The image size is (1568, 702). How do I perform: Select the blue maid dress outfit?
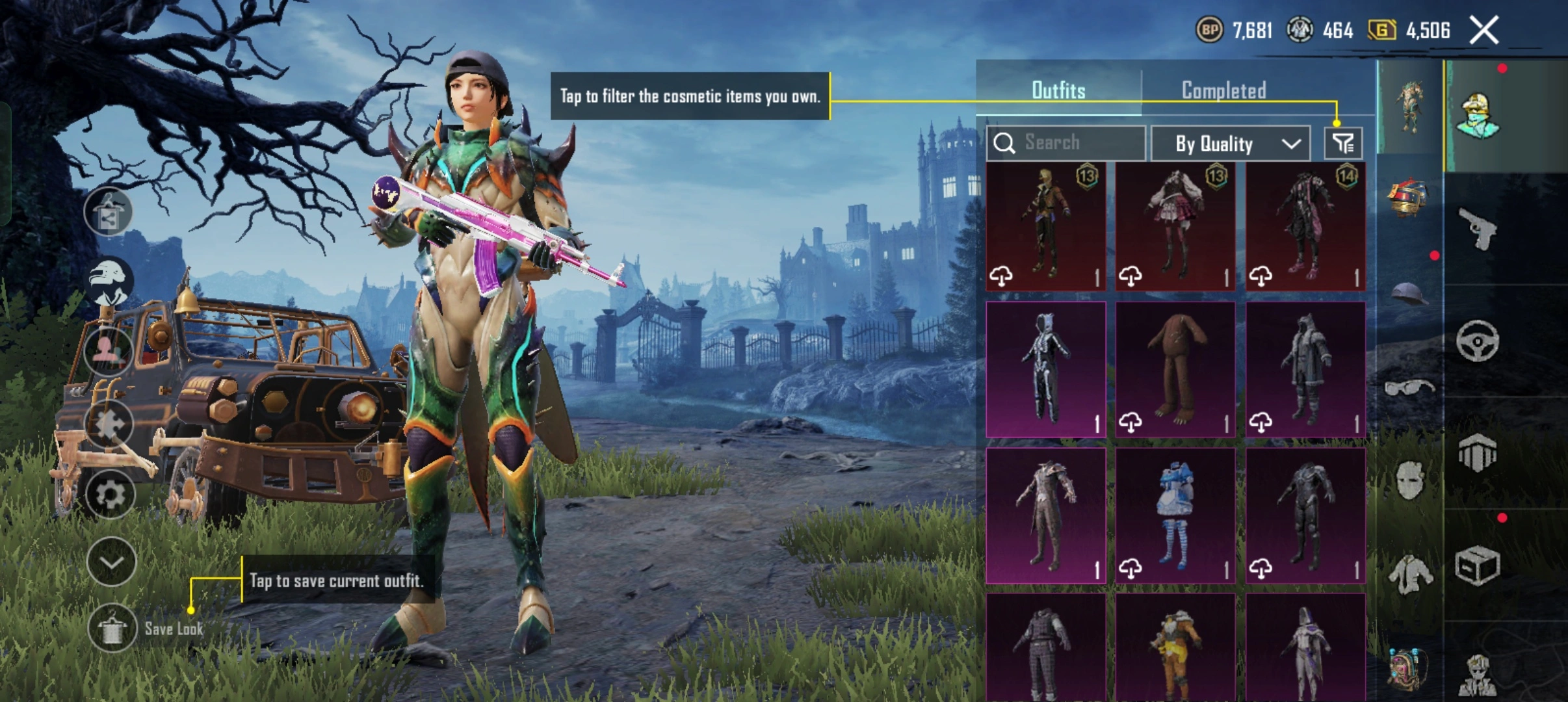tap(1175, 515)
